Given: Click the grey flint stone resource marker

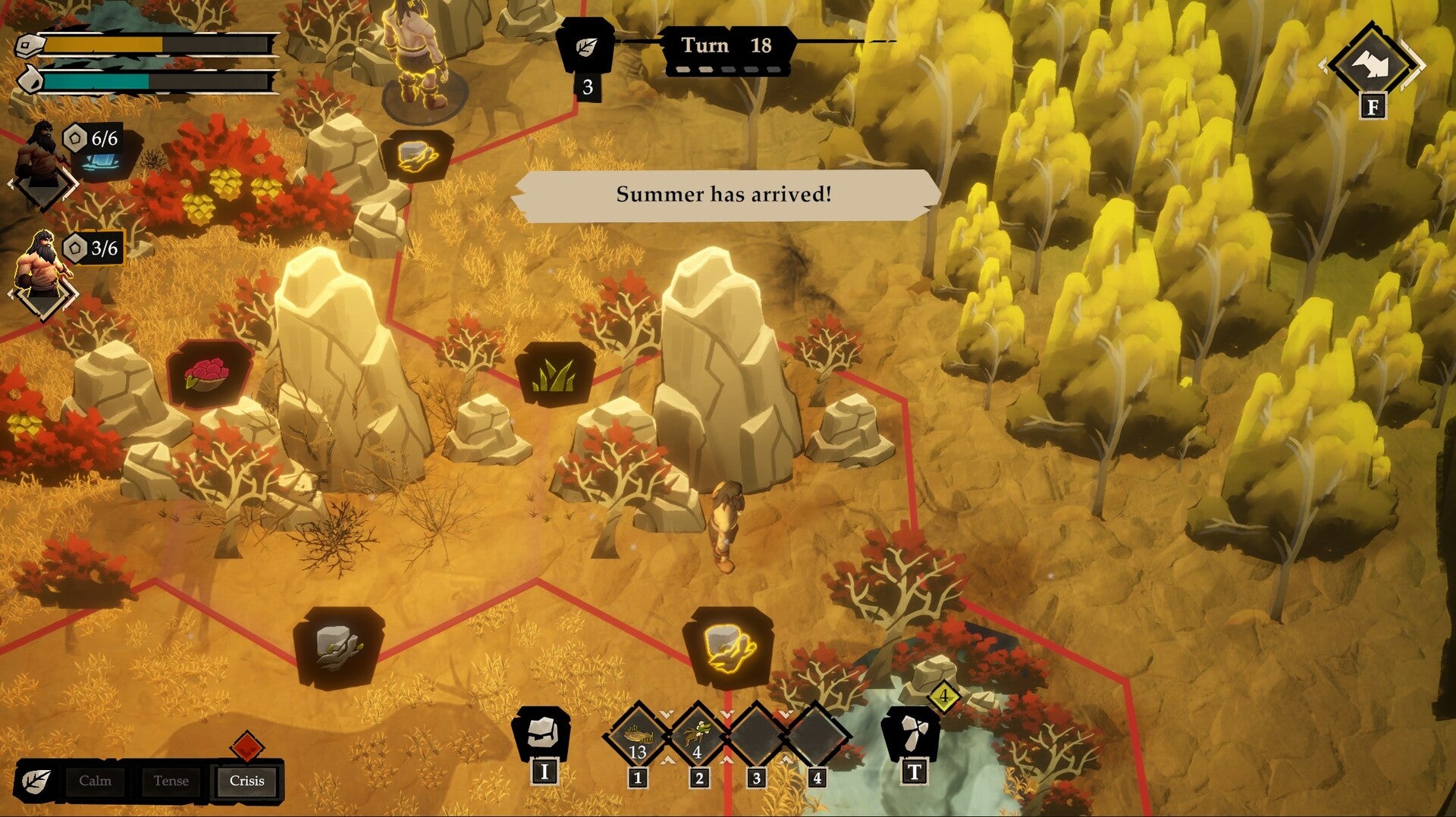Looking at the screenshot, I should point(338,646).
